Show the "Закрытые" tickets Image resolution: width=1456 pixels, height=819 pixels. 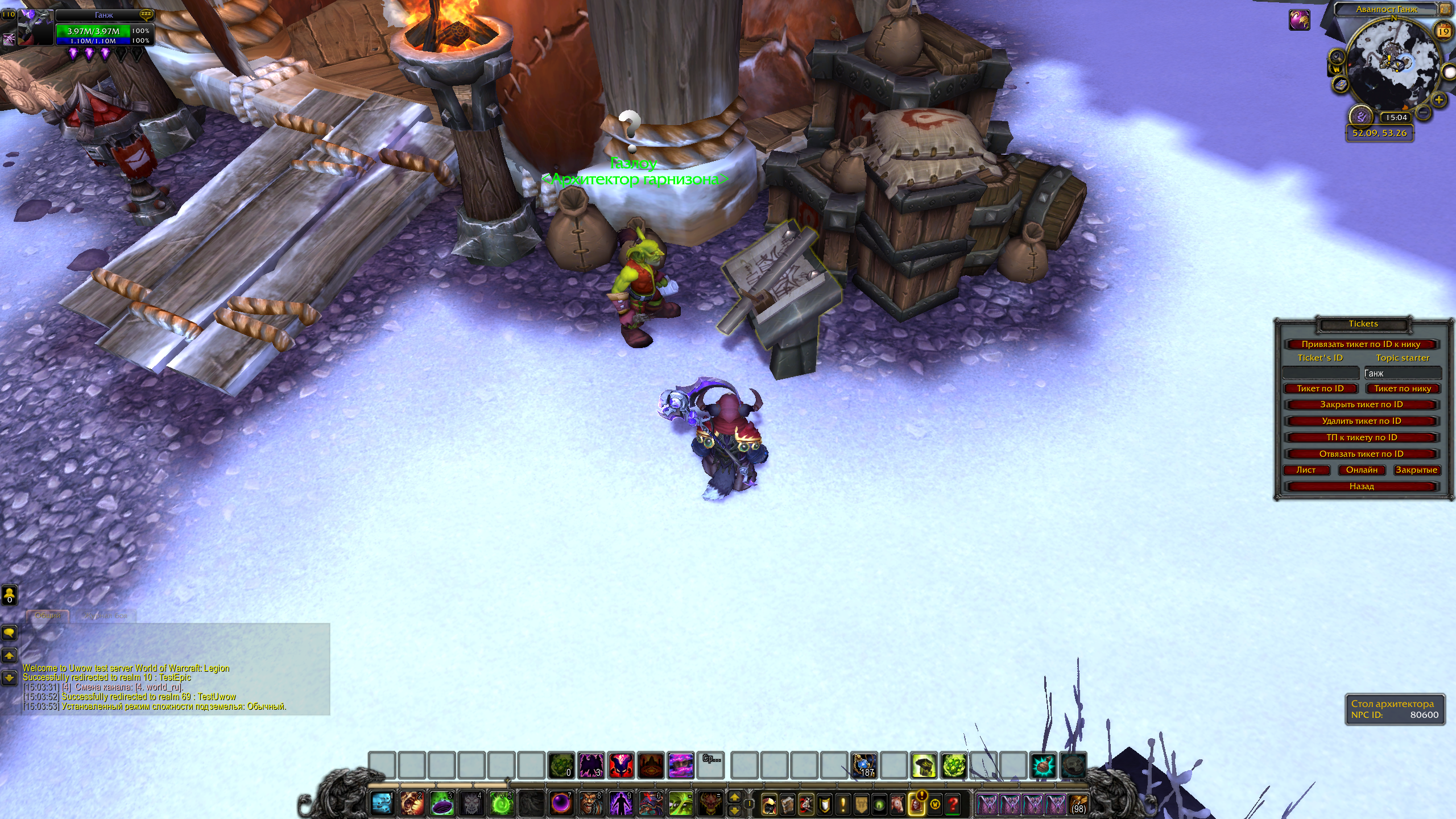pos(1416,470)
